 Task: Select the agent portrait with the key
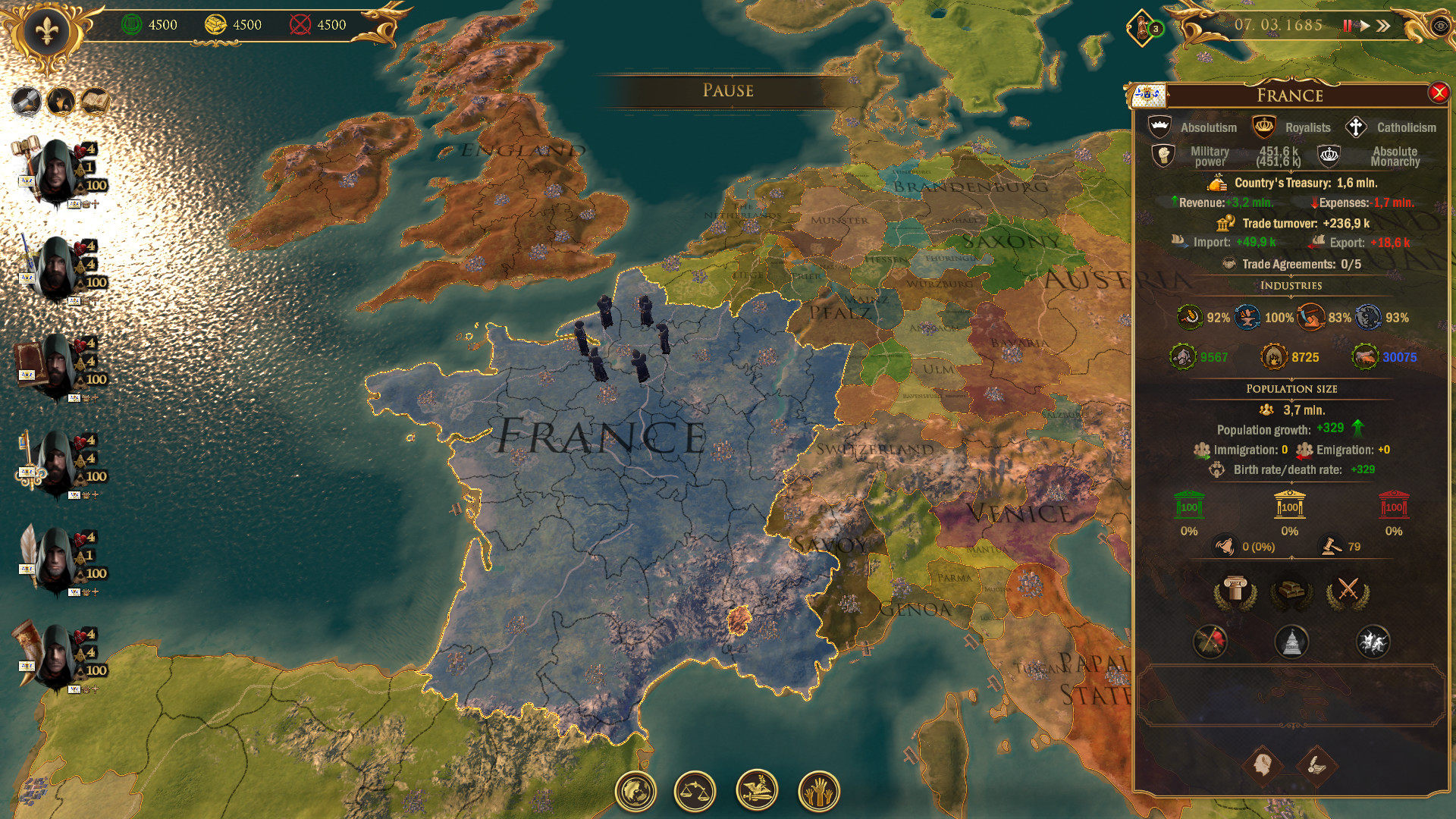[55, 463]
